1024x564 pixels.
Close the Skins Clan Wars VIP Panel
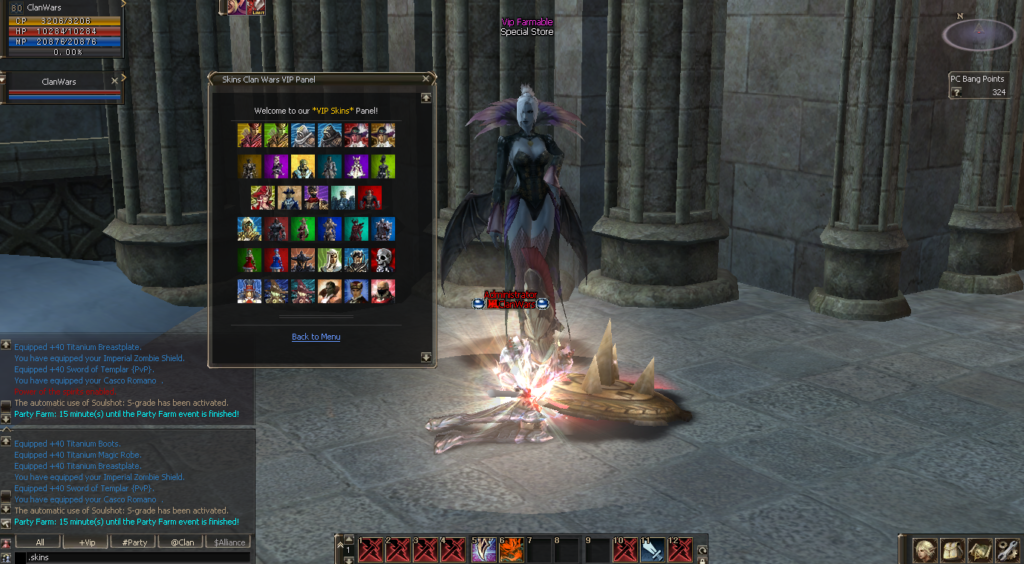pyautogui.click(x=426, y=78)
